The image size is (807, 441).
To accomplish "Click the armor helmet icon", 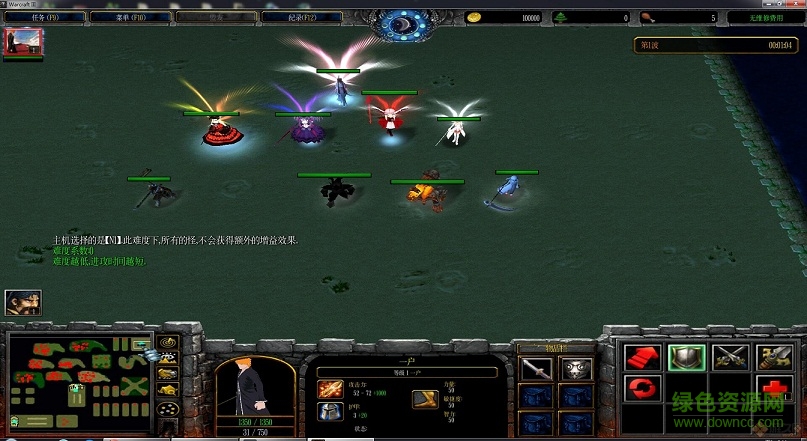I will click(329, 412).
